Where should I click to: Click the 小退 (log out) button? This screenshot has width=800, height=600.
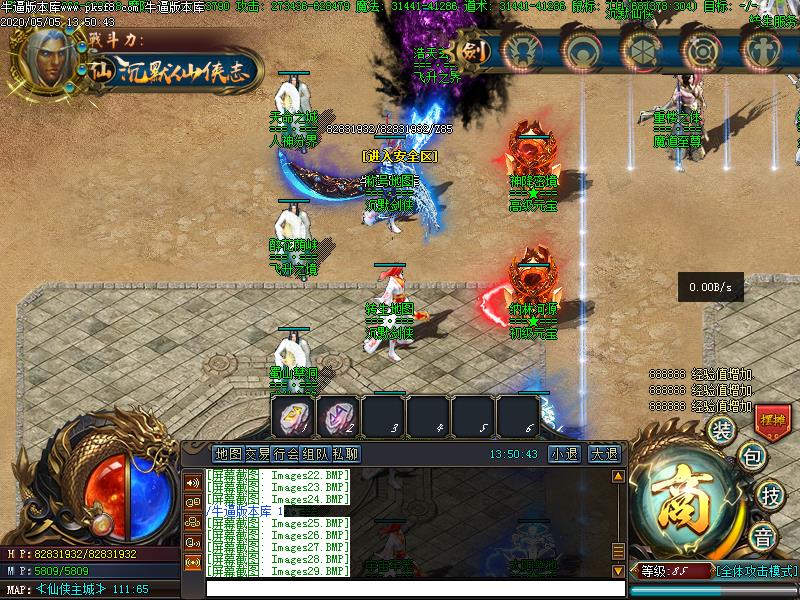click(x=563, y=454)
